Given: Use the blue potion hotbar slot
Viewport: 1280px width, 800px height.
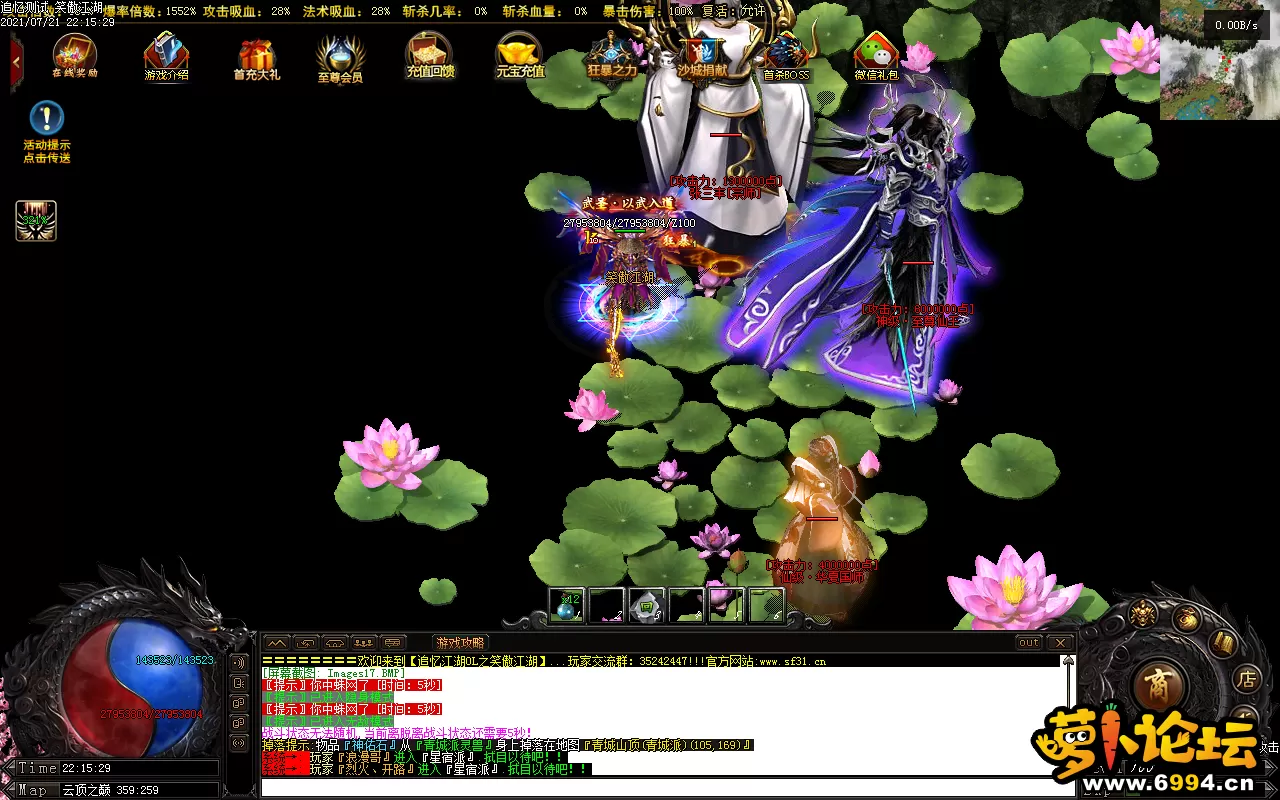Looking at the screenshot, I should click(x=567, y=605).
